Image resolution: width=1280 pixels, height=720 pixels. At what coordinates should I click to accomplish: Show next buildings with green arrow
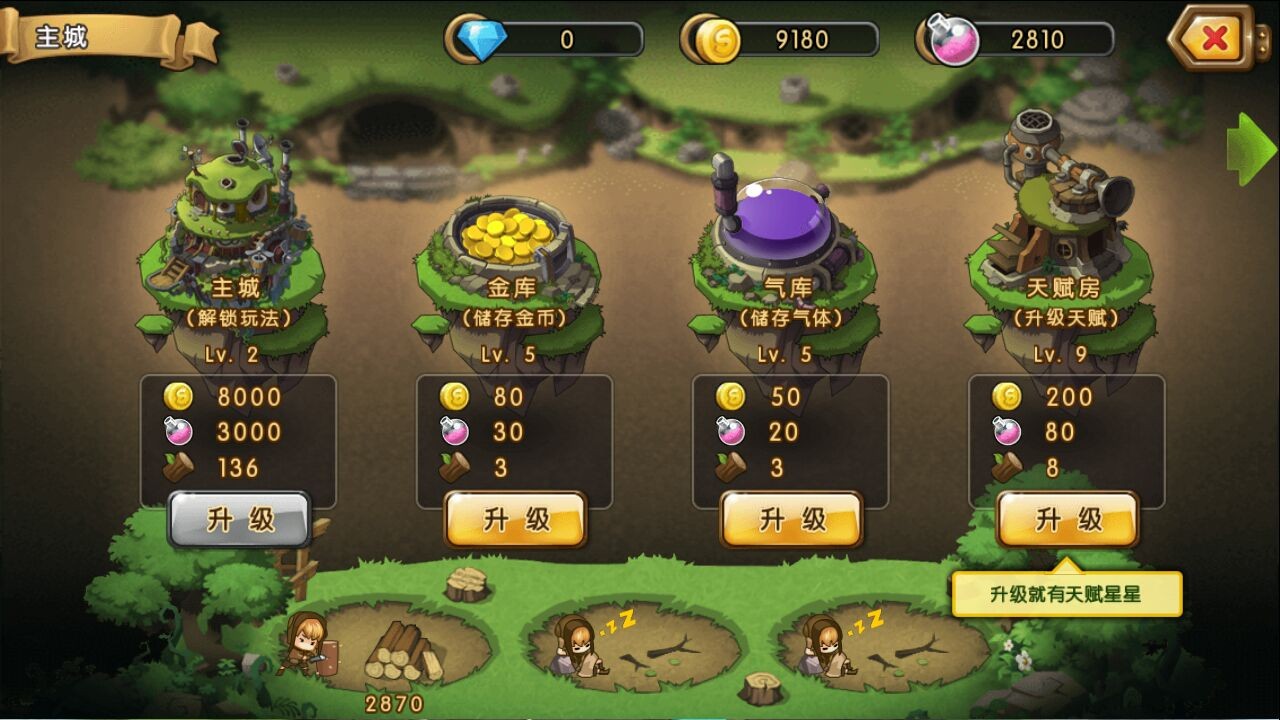point(1251,149)
